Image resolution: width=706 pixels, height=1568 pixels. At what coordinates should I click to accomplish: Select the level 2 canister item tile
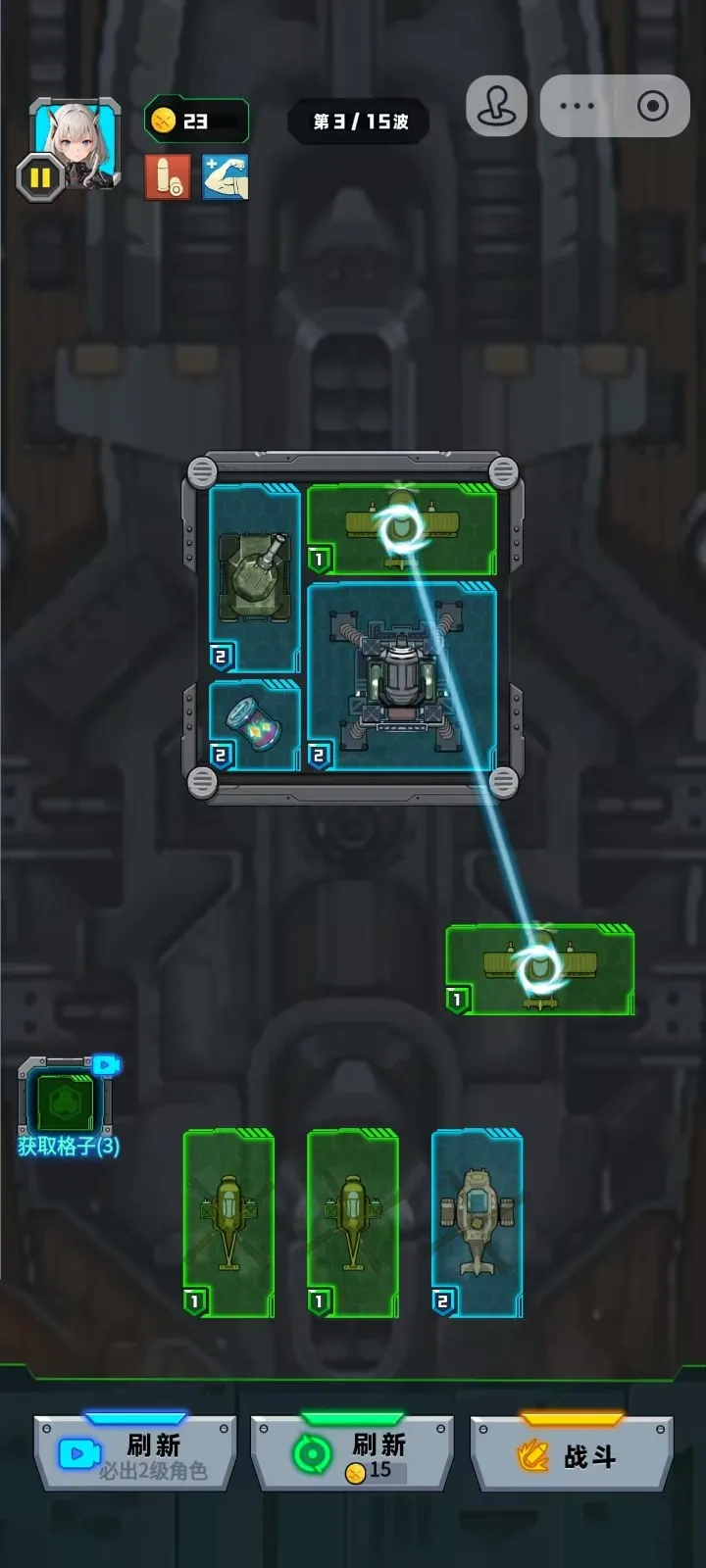(254, 725)
